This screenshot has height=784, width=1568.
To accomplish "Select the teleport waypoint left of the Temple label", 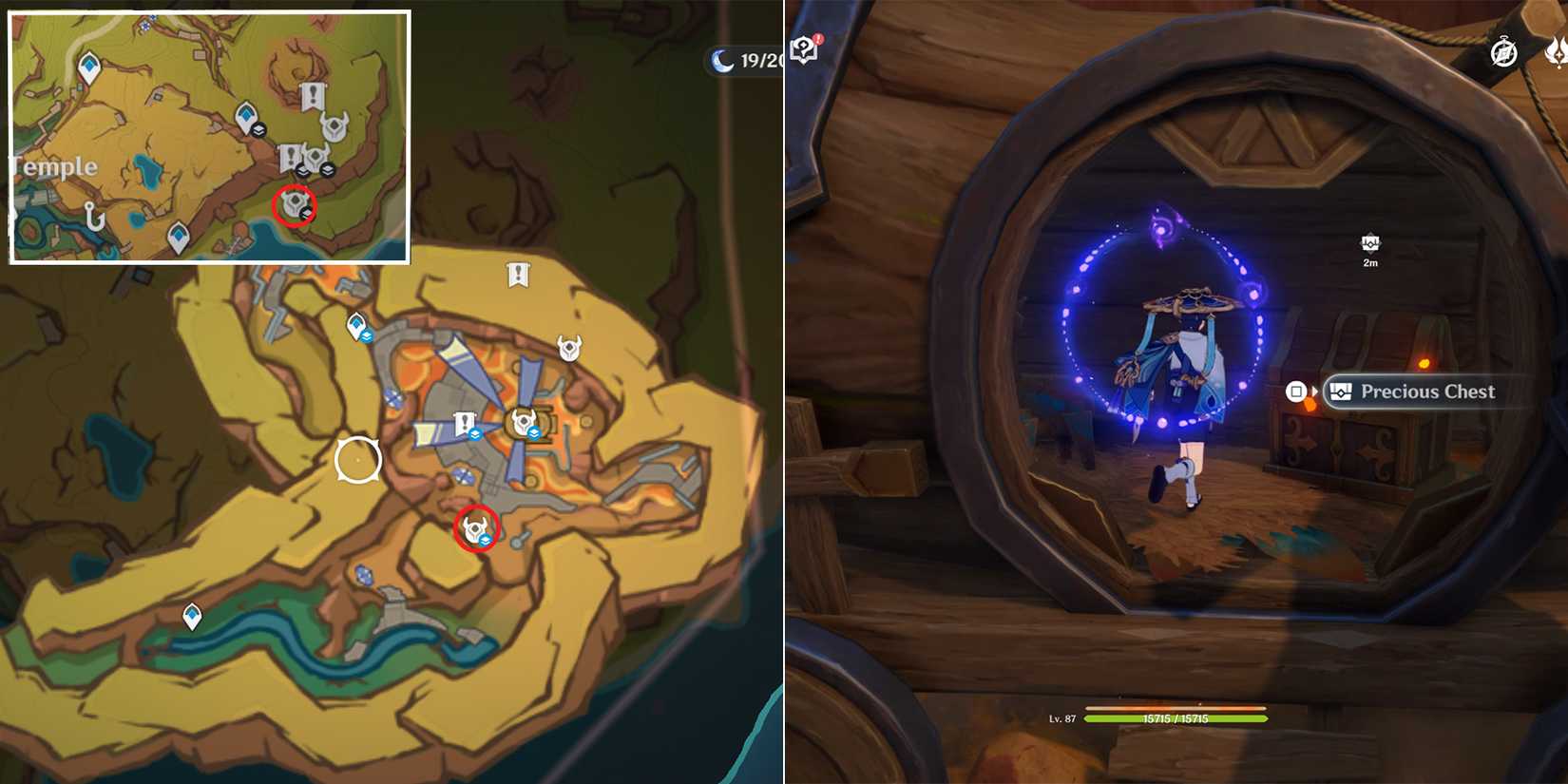I will point(88,65).
